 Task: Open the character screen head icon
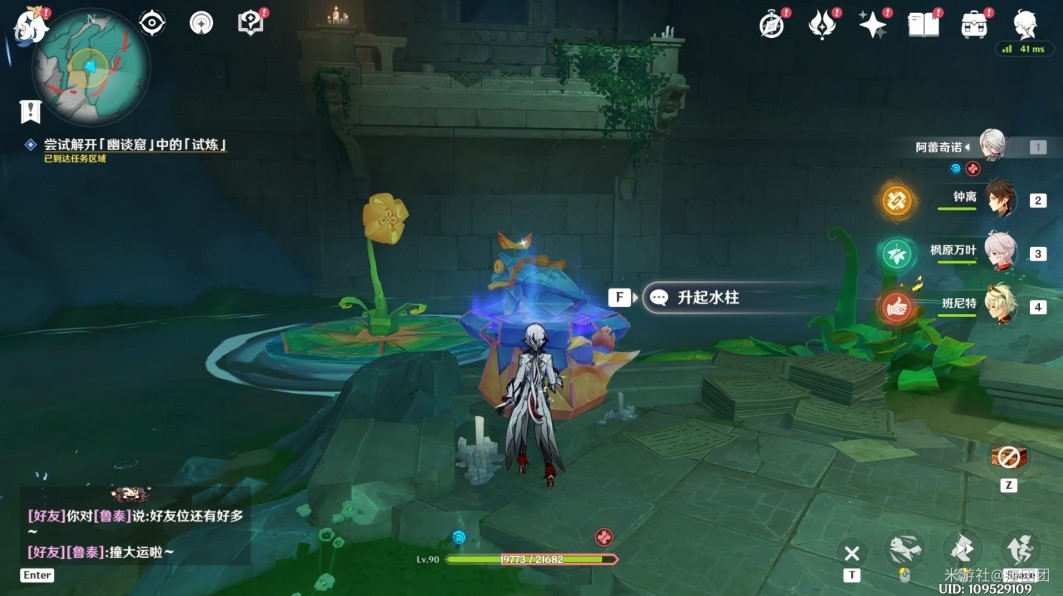click(1024, 24)
